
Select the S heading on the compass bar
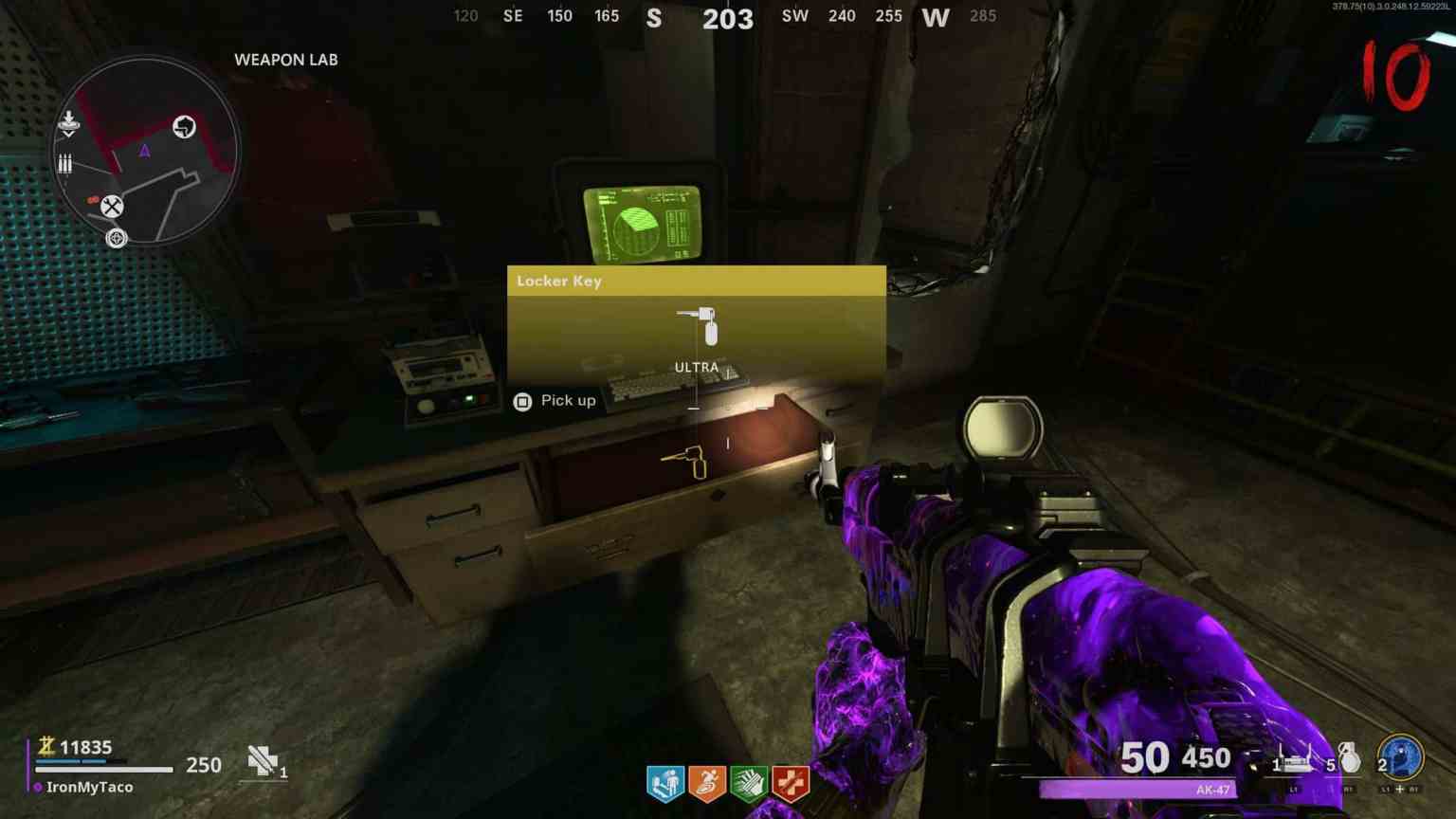[653, 19]
